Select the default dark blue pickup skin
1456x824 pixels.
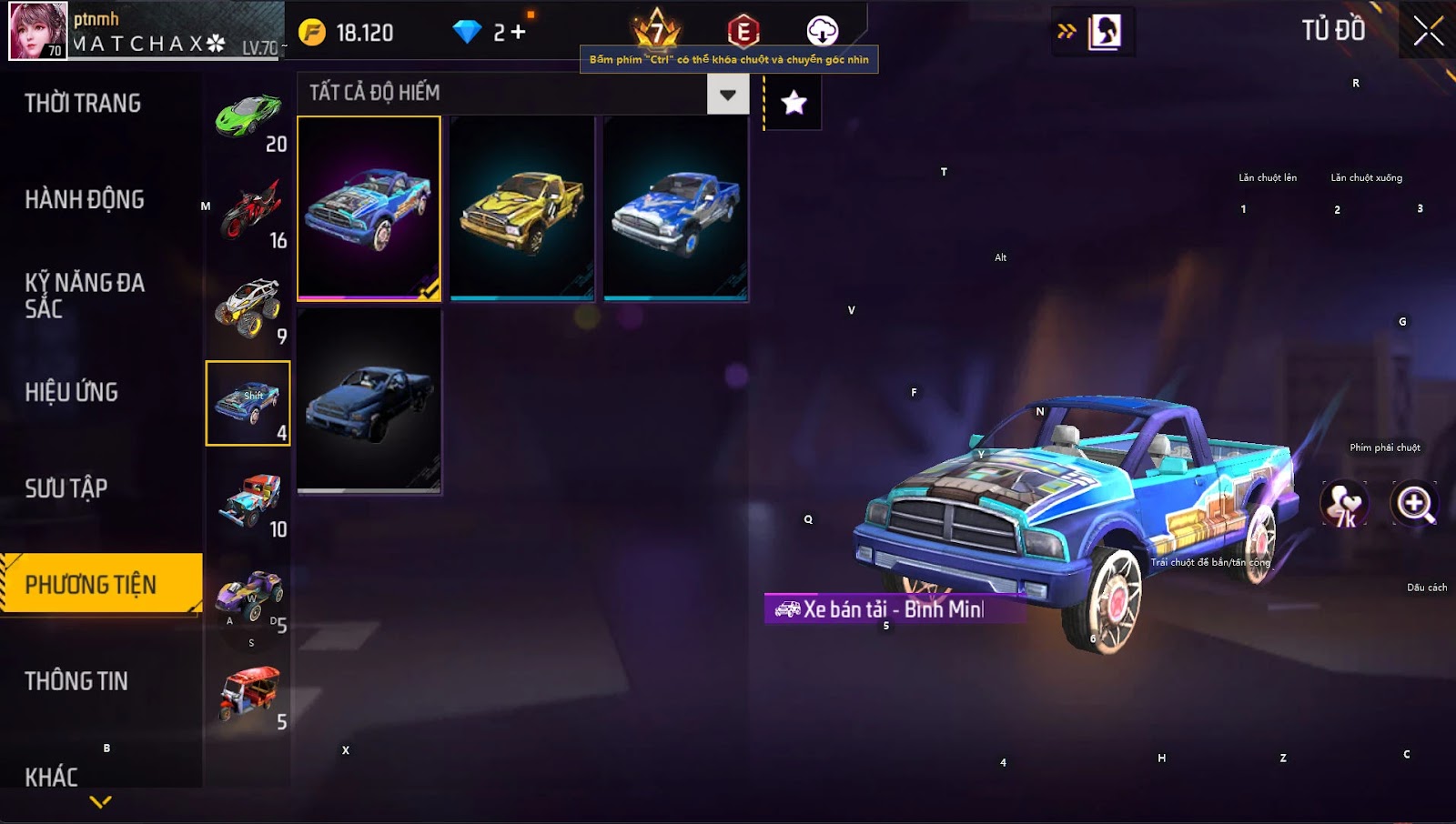tap(369, 401)
